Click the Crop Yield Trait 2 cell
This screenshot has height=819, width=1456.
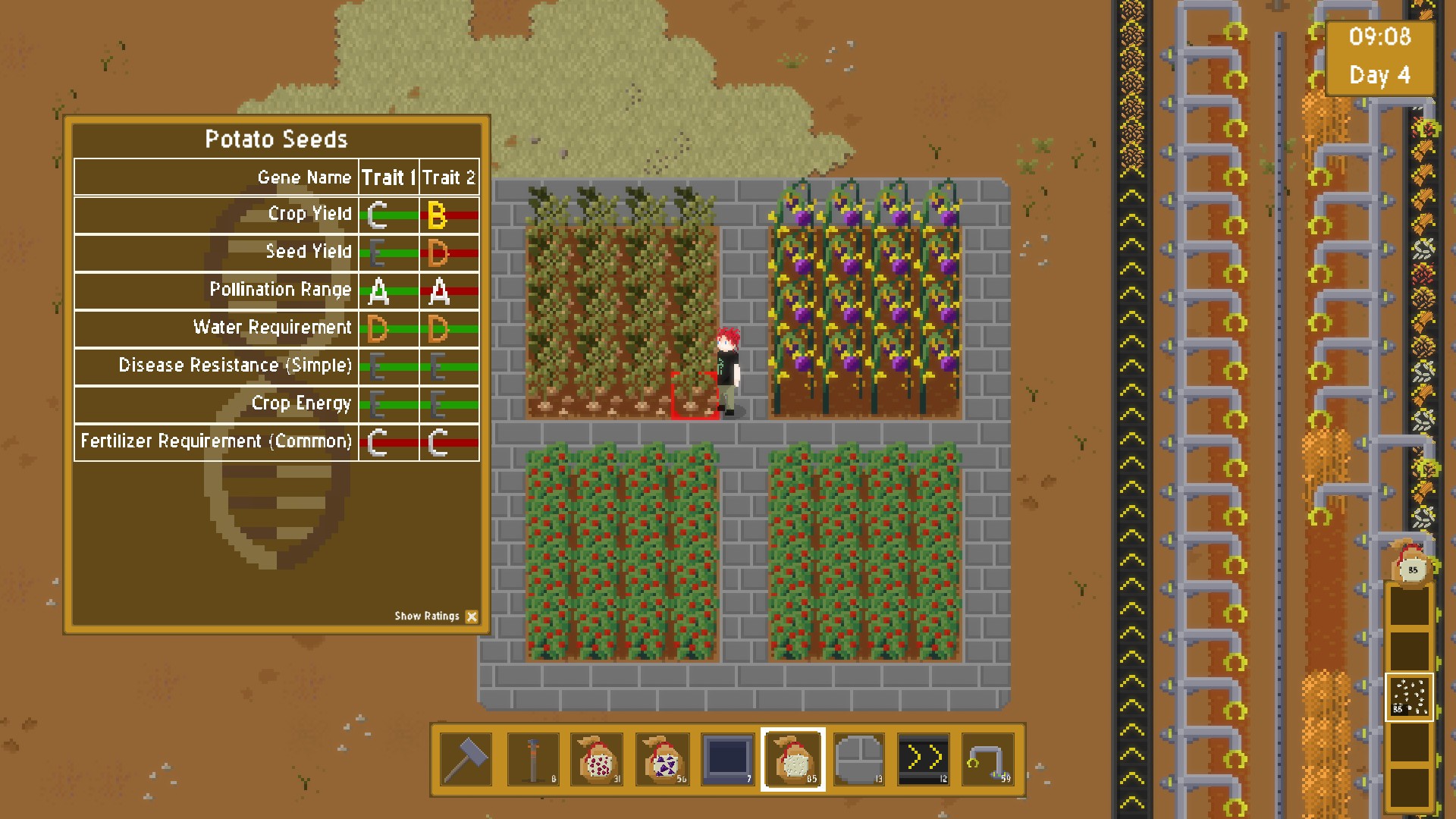click(x=450, y=215)
